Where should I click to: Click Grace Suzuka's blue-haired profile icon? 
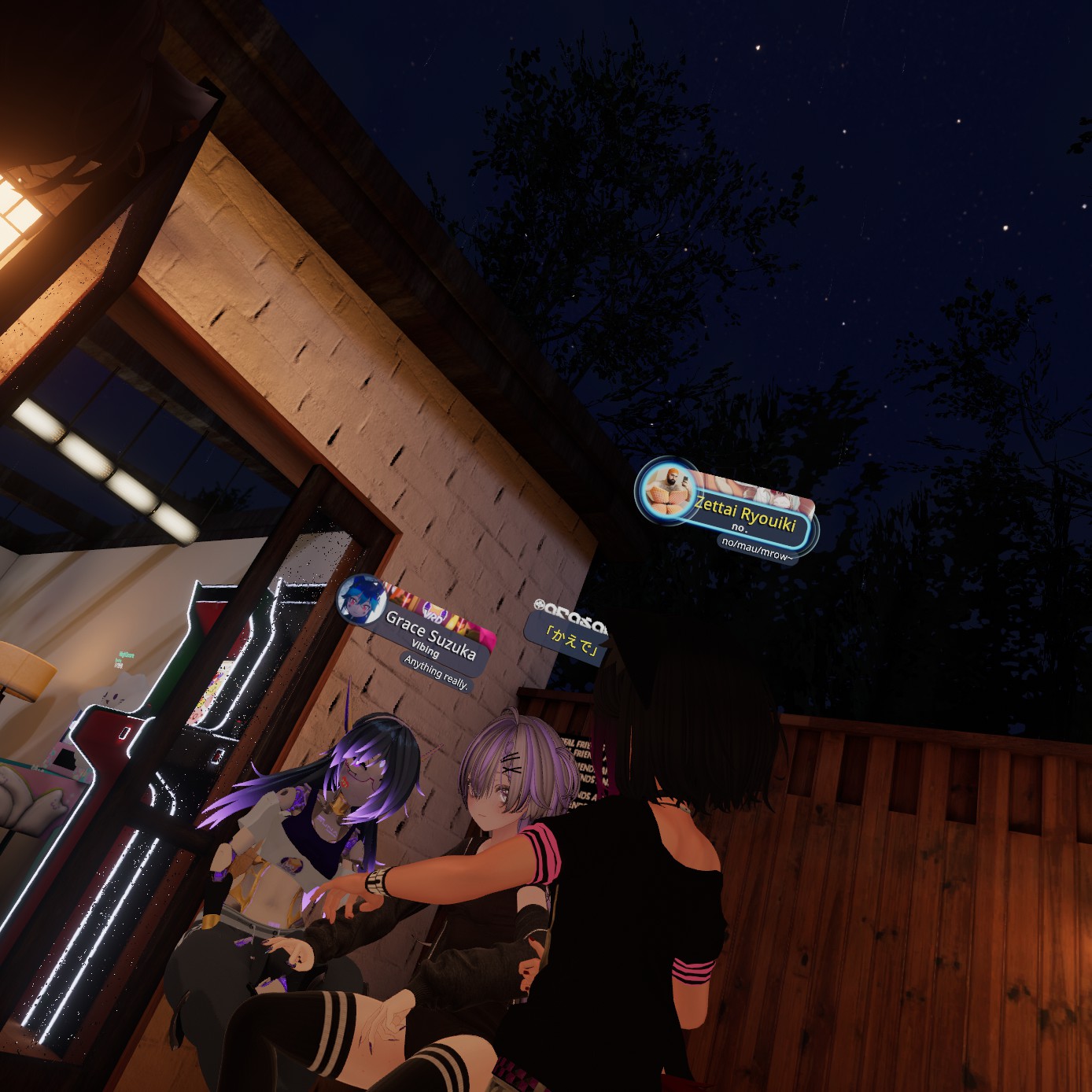point(361,599)
